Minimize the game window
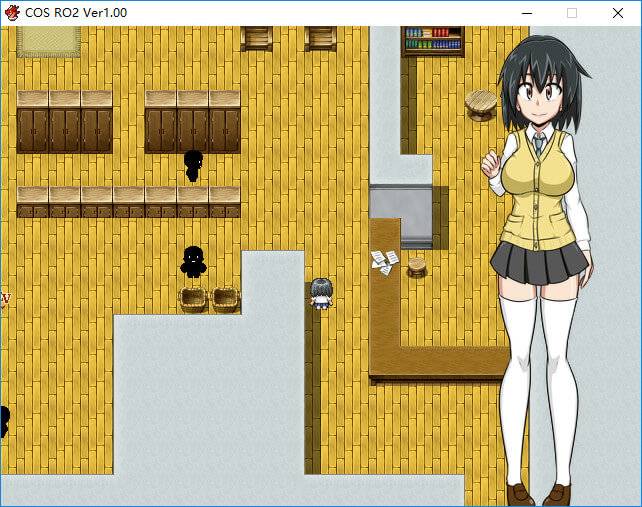Image resolution: width=642 pixels, height=507 pixels. point(527,13)
